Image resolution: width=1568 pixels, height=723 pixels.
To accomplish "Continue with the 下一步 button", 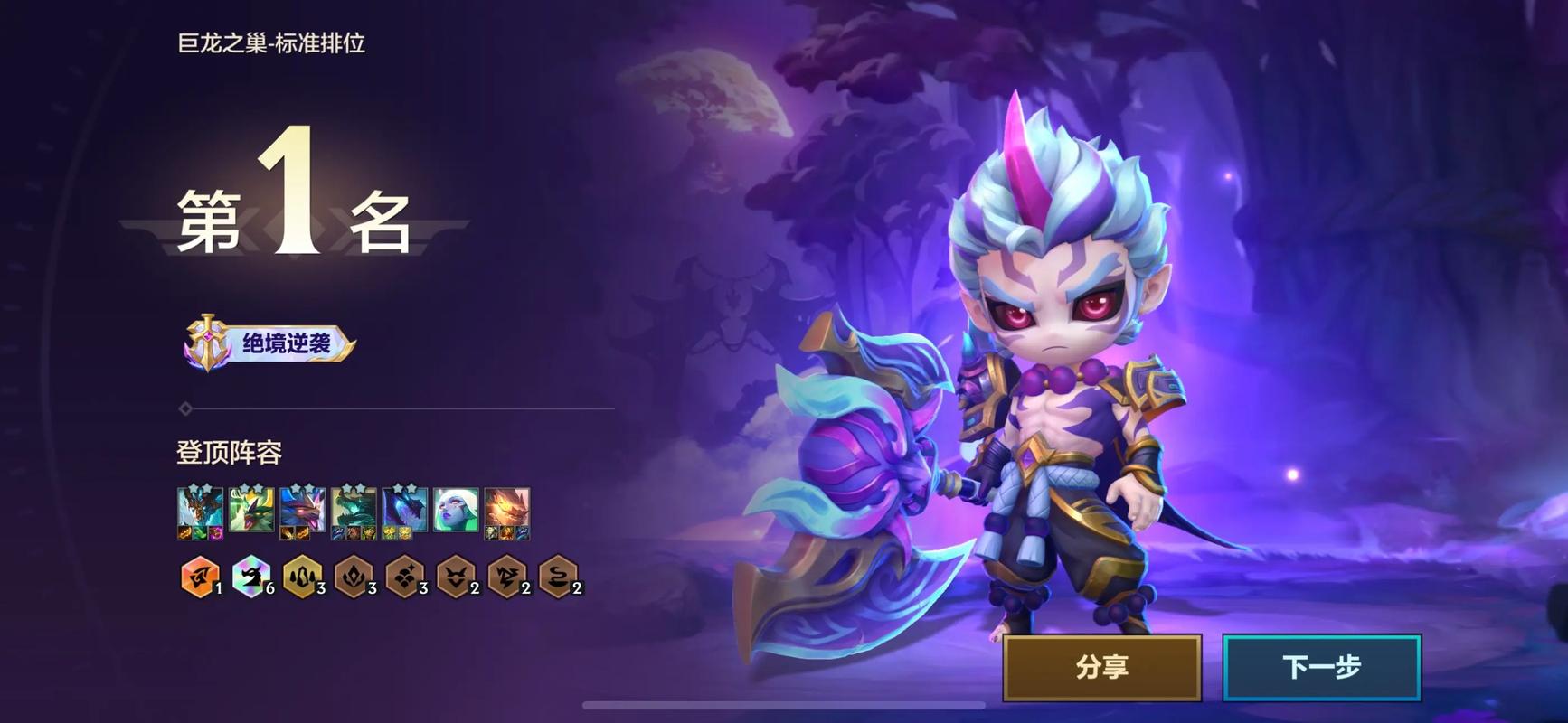I will coord(1321,667).
